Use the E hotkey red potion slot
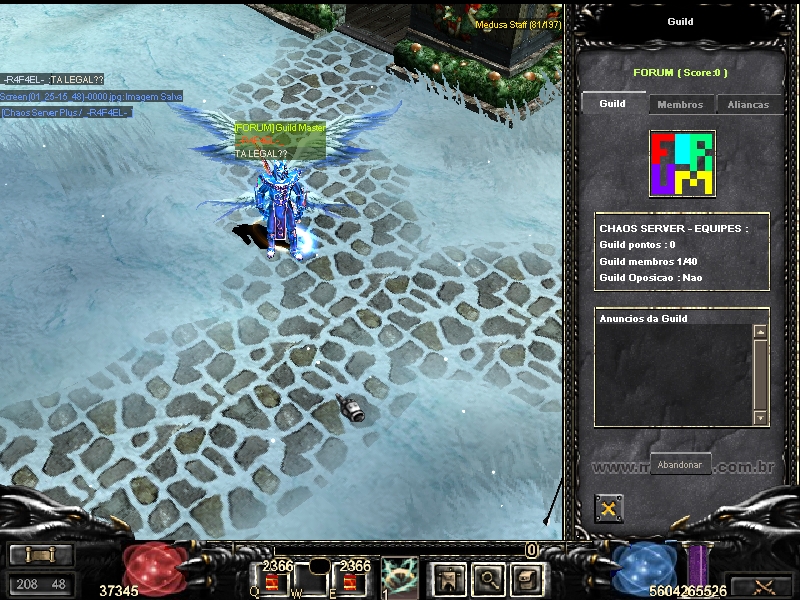Screen dimensions: 800x600 [351, 583]
